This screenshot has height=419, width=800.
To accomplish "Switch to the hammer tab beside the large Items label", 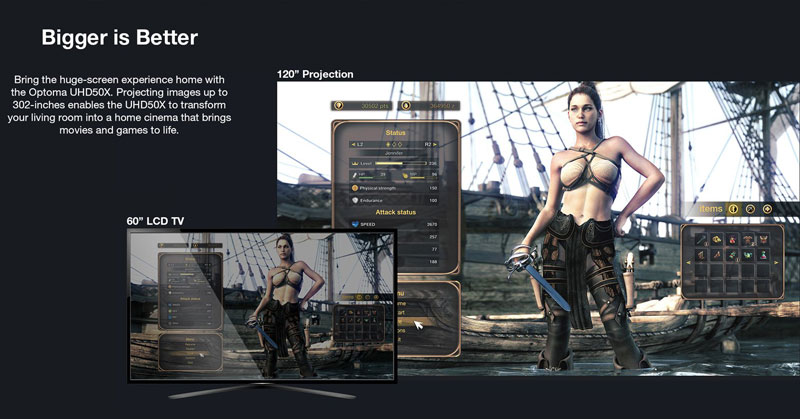I will pyautogui.click(x=750, y=209).
